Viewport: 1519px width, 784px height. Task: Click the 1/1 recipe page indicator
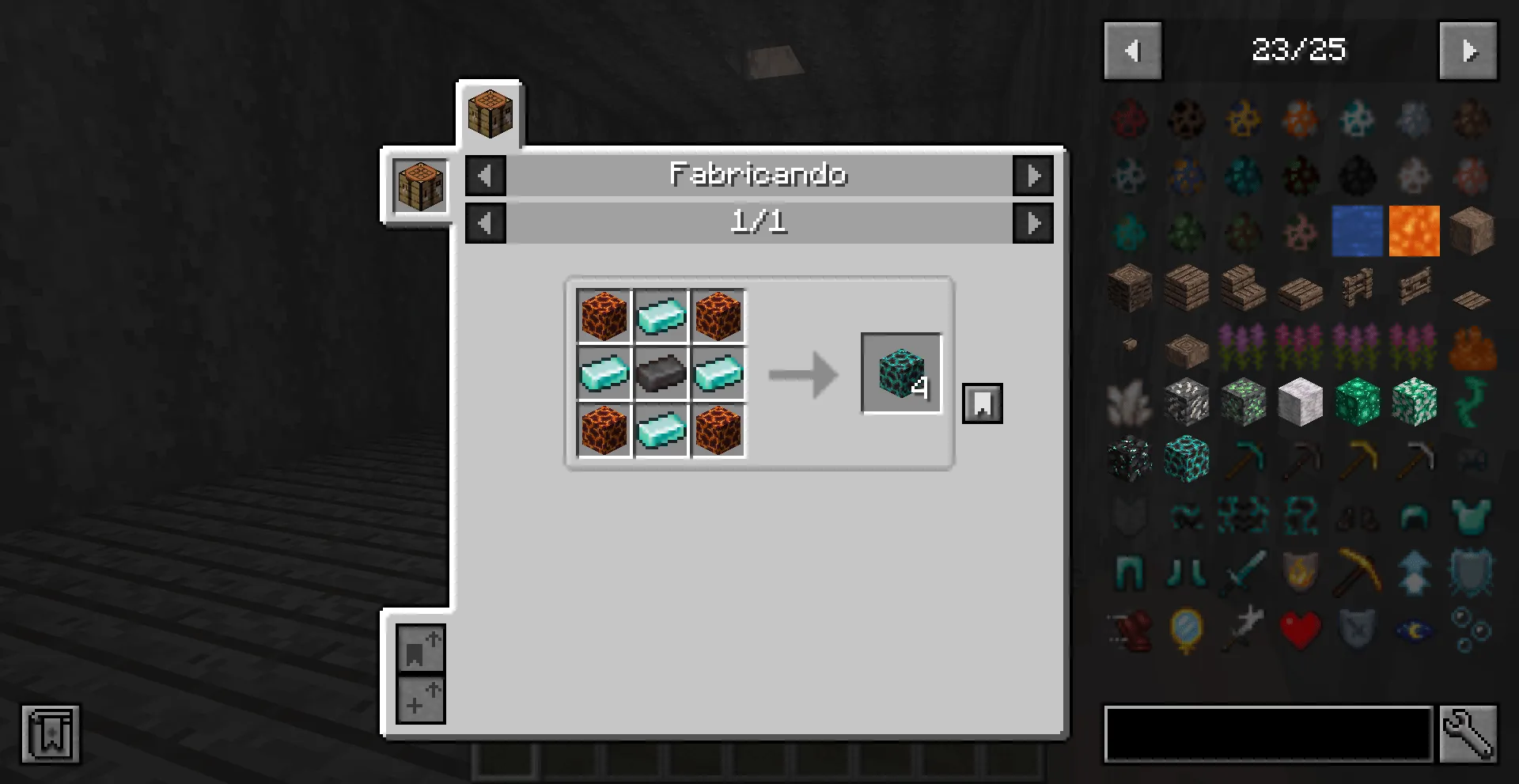(759, 222)
